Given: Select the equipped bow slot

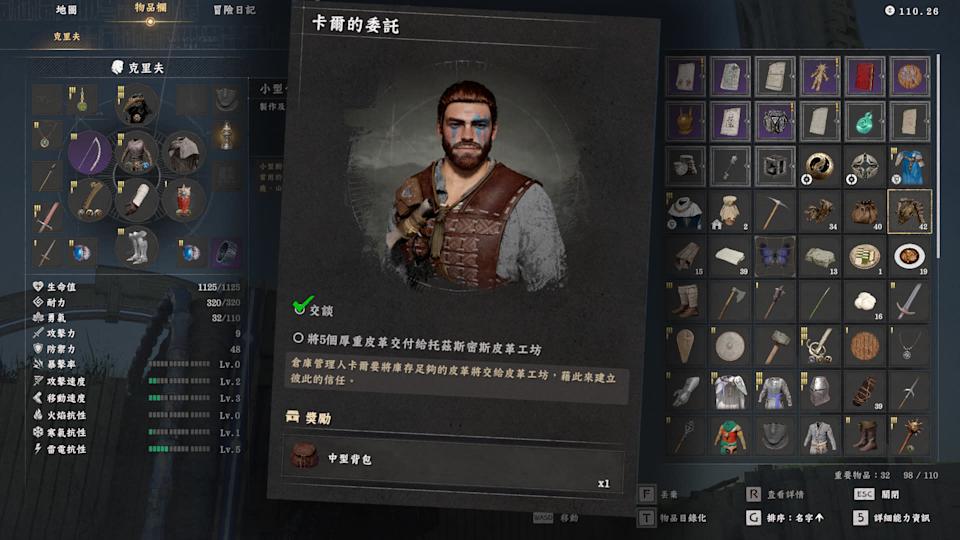Looking at the screenshot, I should tap(90, 154).
